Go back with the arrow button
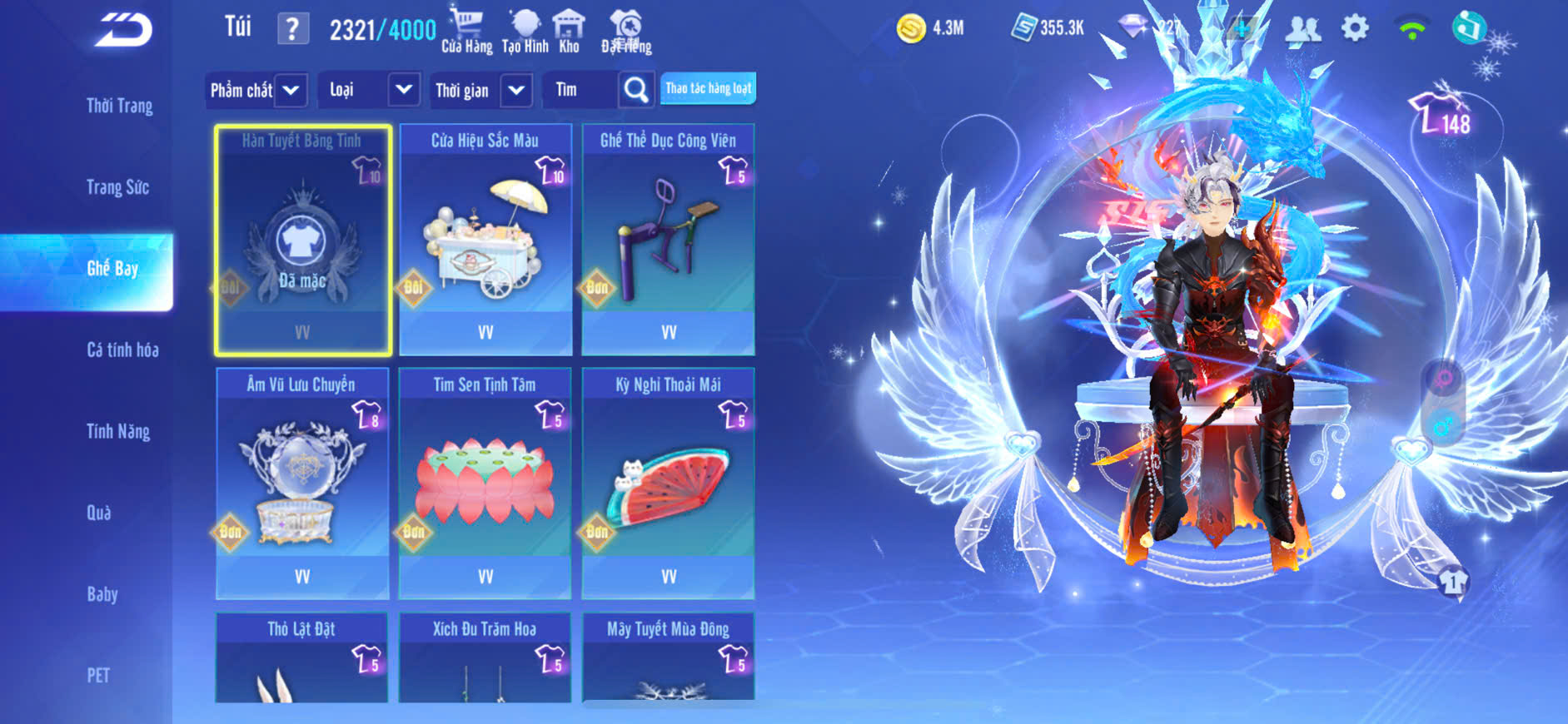The image size is (1568, 724). point(123,30)
